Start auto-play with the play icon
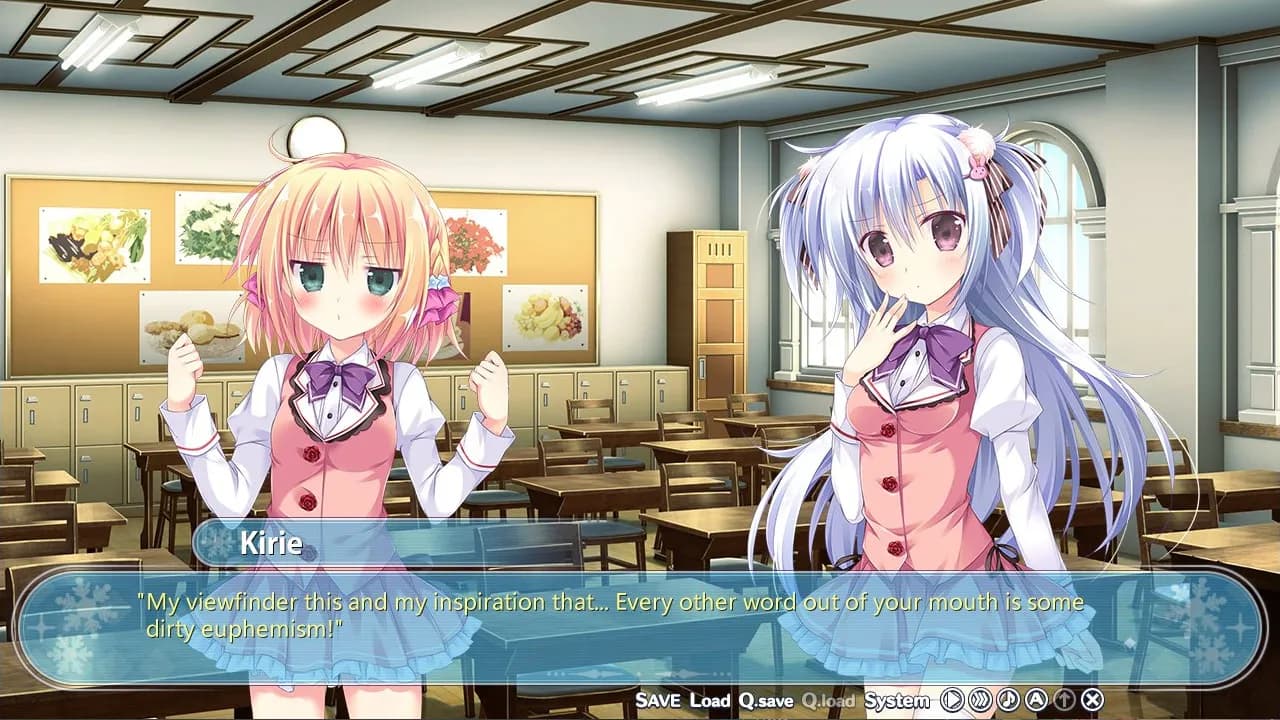The height and width of the screenshot is (720, 1280). (x=951, y=701)
